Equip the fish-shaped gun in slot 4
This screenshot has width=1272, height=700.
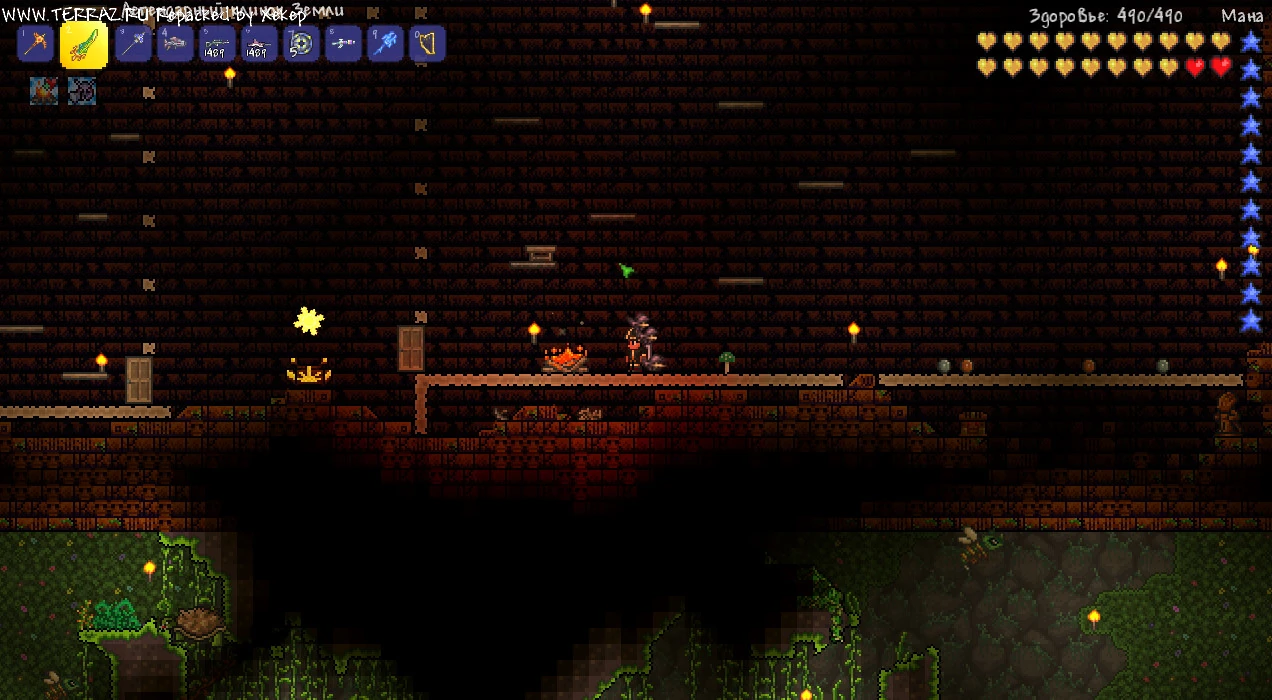pyautogui.click(x=175, y=44)
